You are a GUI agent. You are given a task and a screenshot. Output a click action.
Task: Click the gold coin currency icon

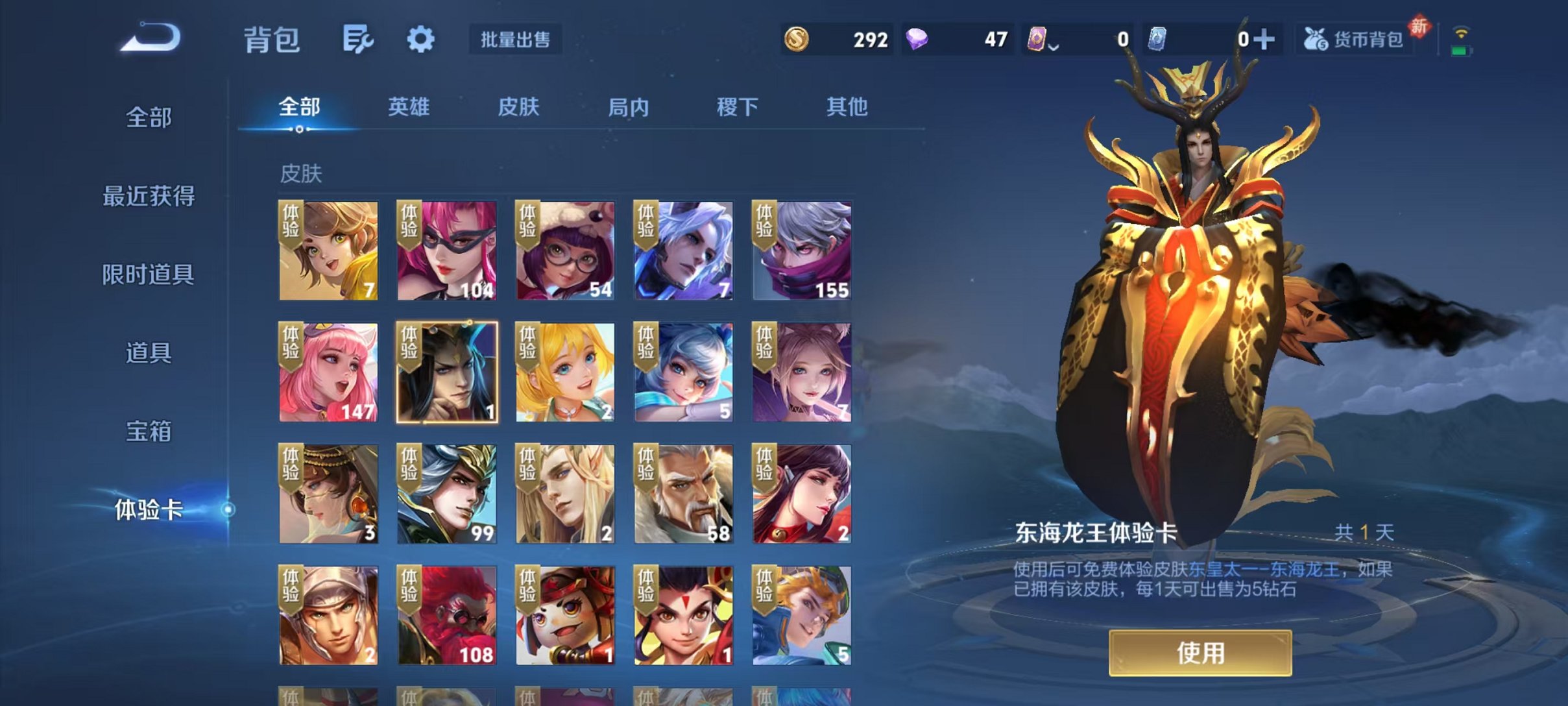click(797, 39)
